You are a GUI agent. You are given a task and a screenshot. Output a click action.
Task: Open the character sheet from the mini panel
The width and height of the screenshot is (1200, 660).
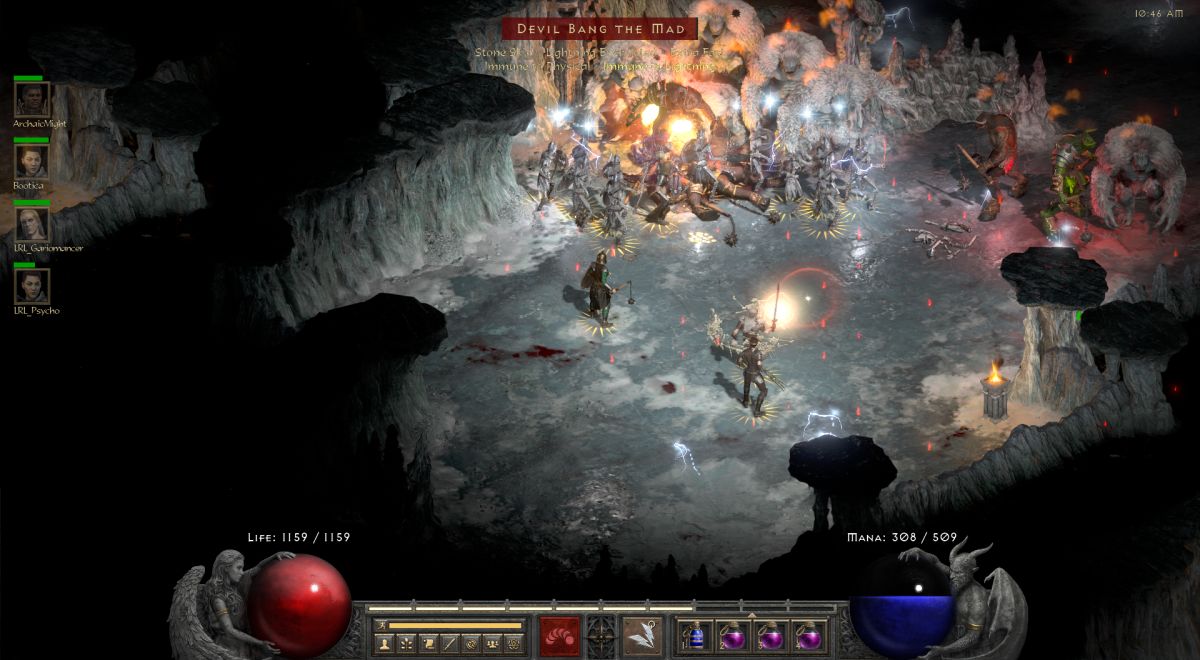point(383,643)
